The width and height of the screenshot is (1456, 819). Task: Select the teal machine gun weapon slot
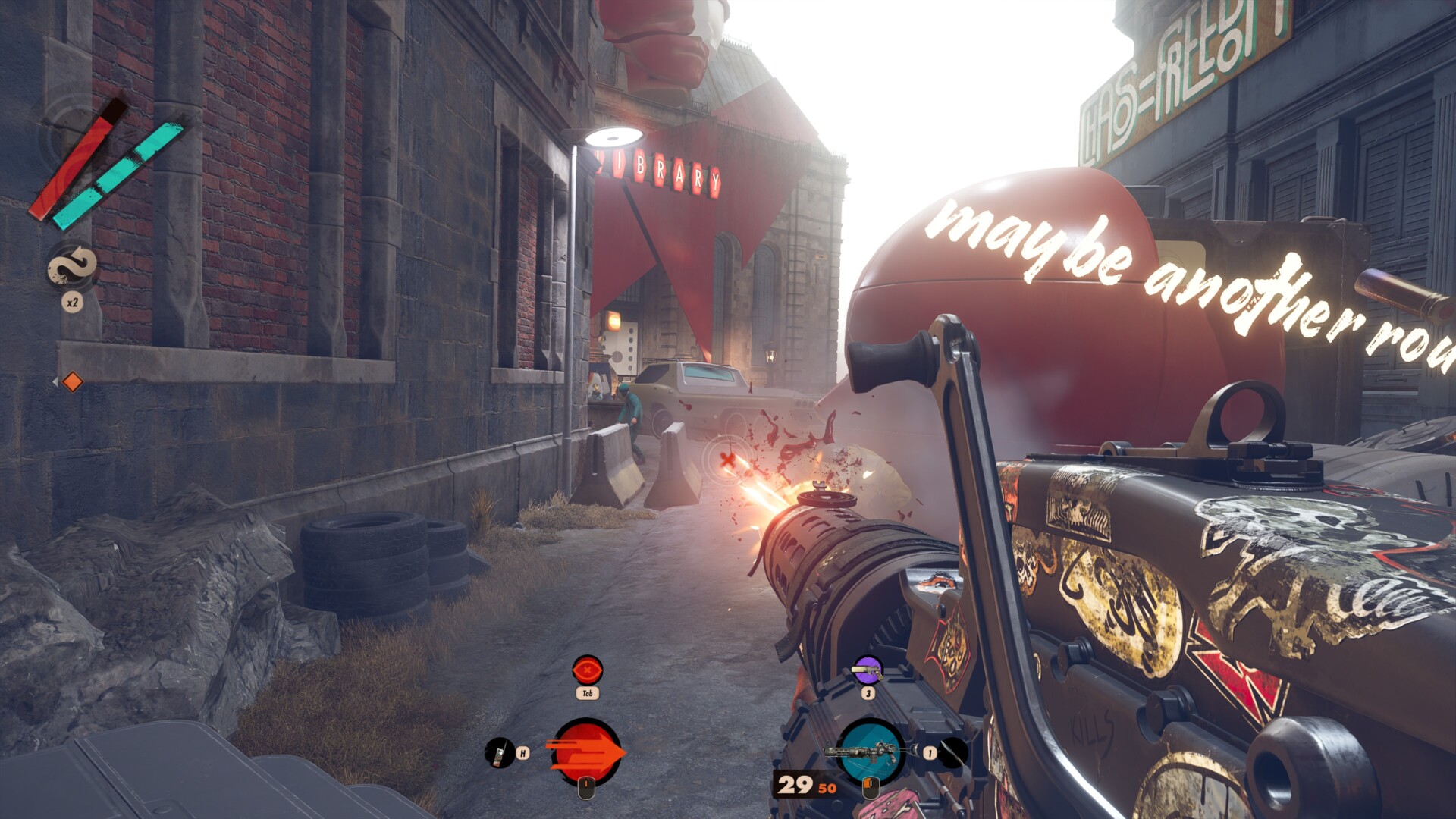(870, 752)
